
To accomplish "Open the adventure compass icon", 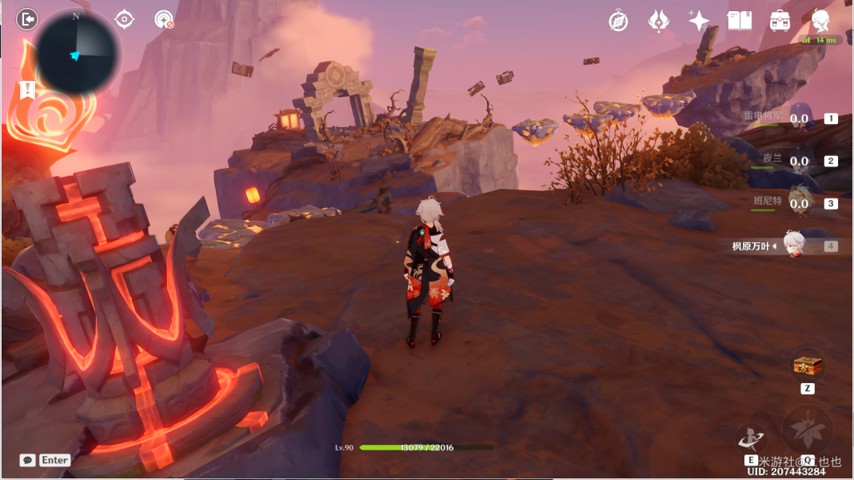I will click(618, 21).
